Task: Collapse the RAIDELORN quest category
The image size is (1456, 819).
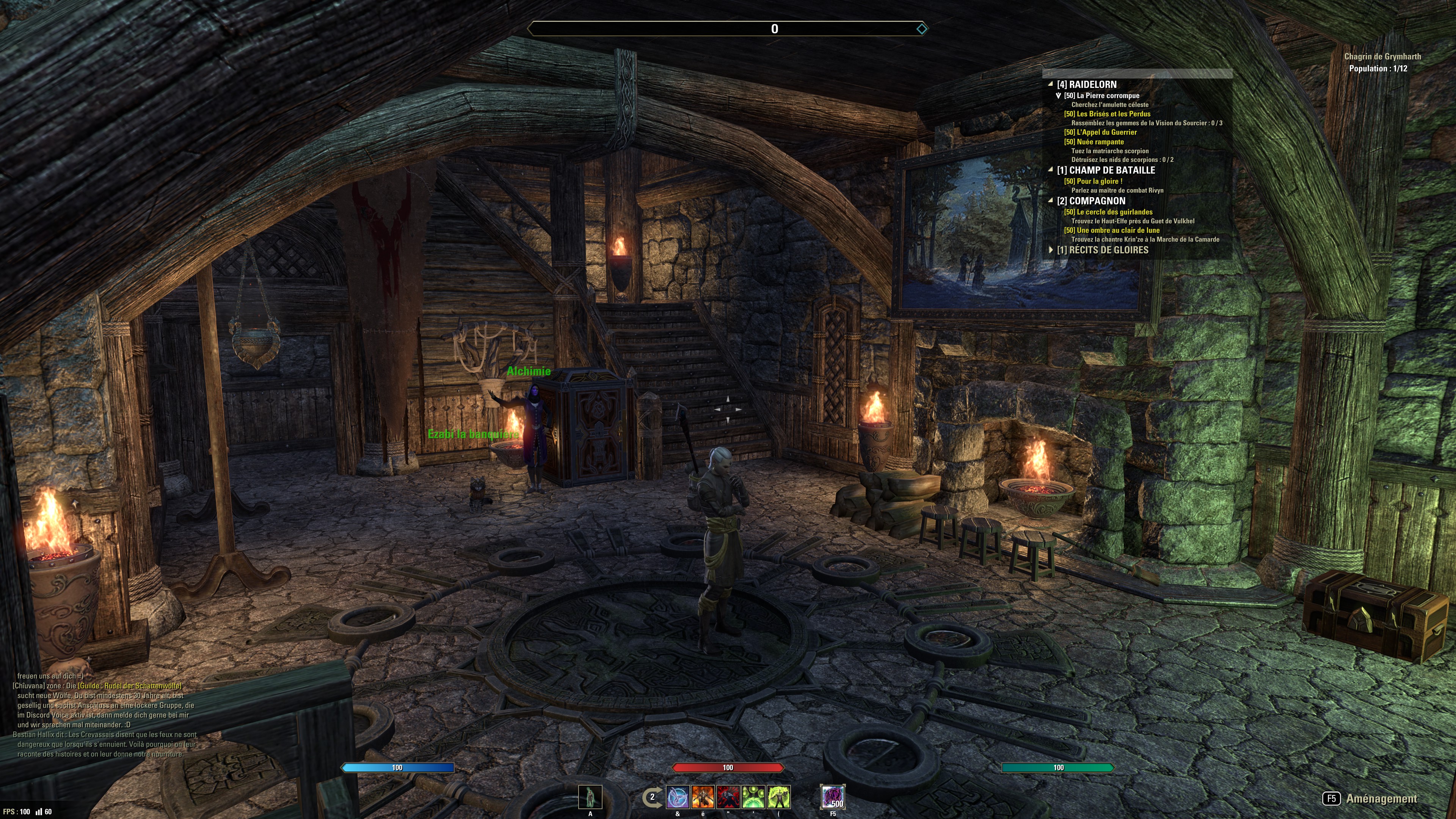Action: 1051,84
